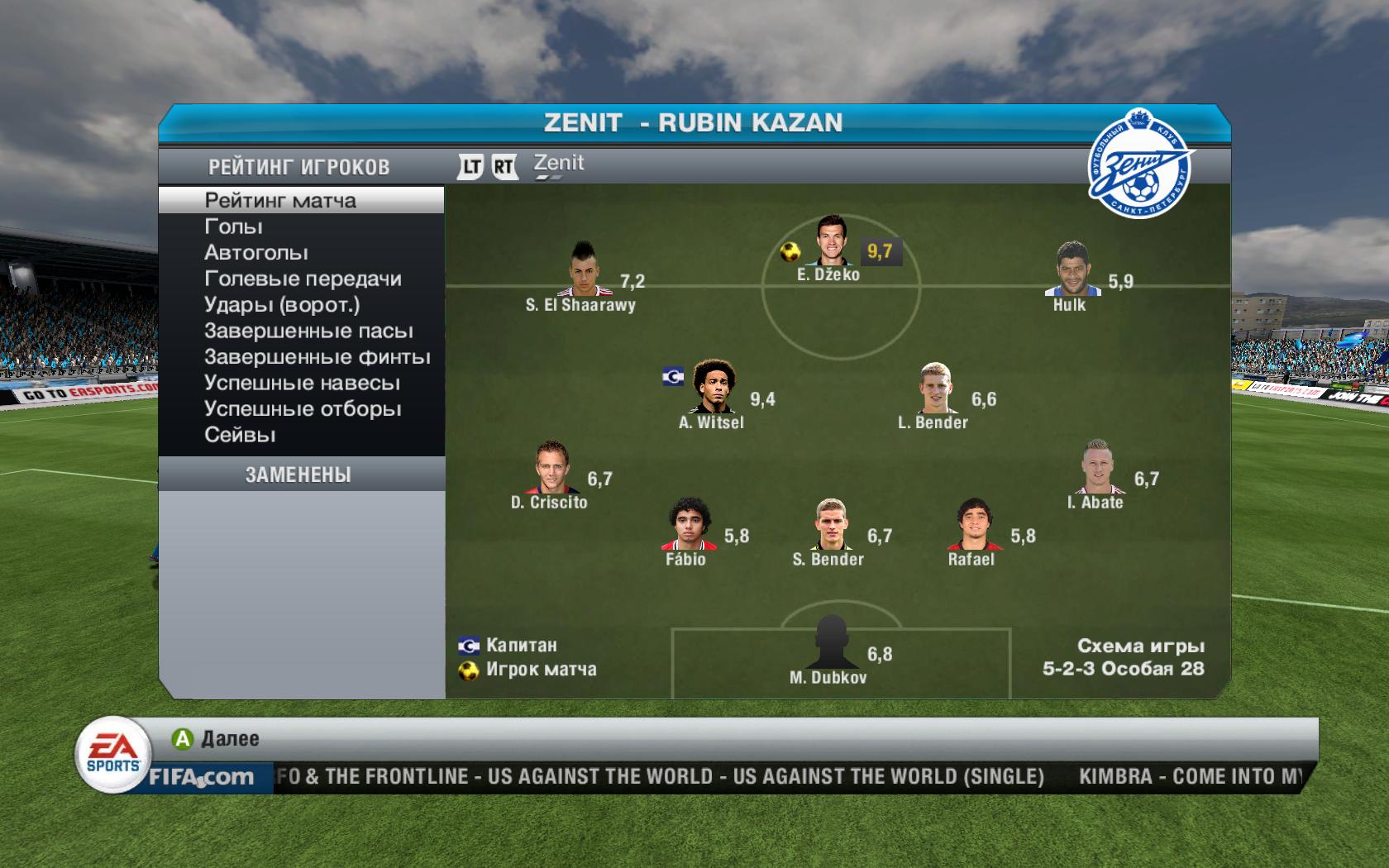Pick A. Witsel on the pitch

coord(711,387)
